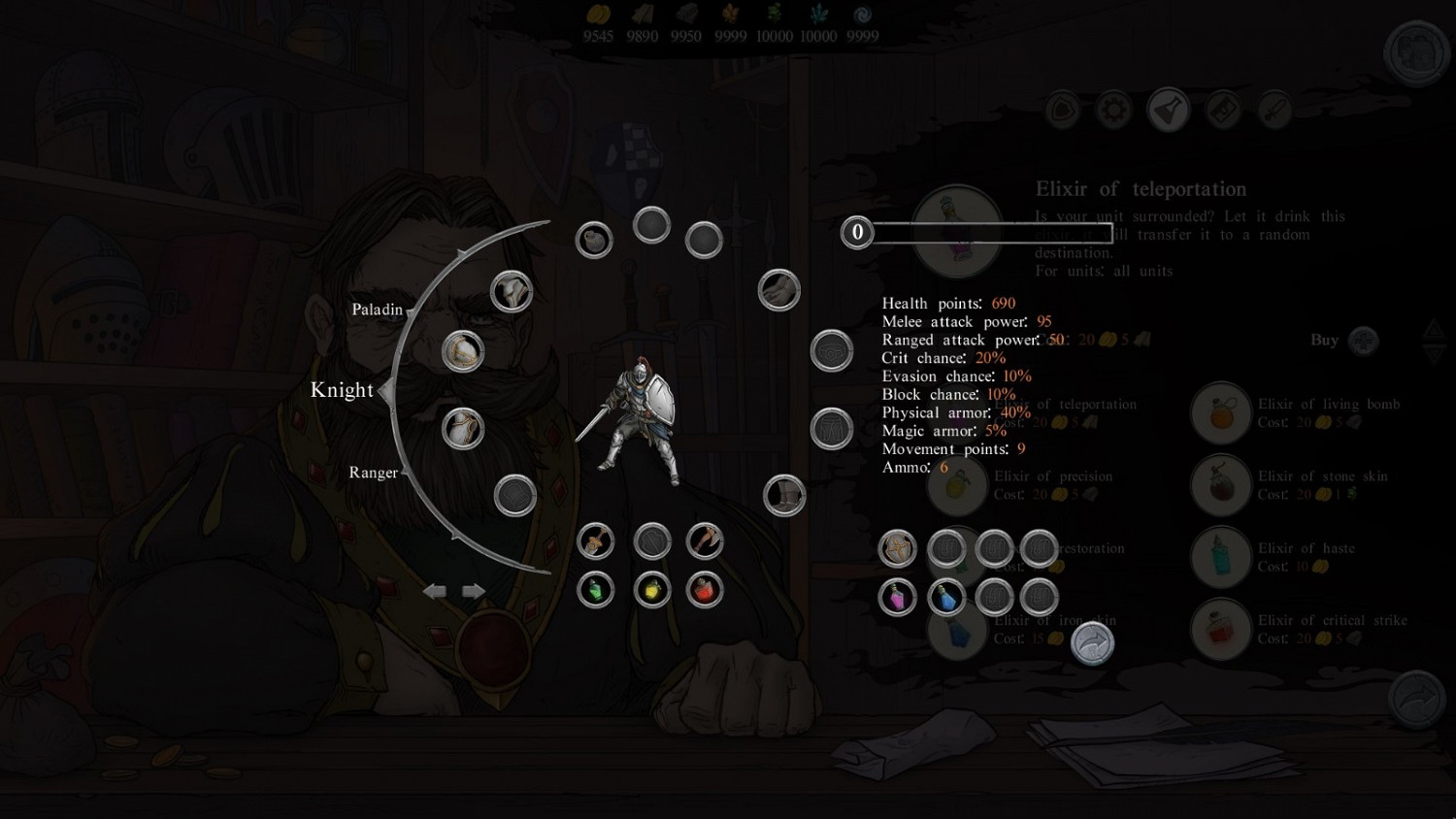Viewport: 1456px width, 819px height.
Task: Open the supplies chest icon near the sword
Action: (x=1222, y=110)
